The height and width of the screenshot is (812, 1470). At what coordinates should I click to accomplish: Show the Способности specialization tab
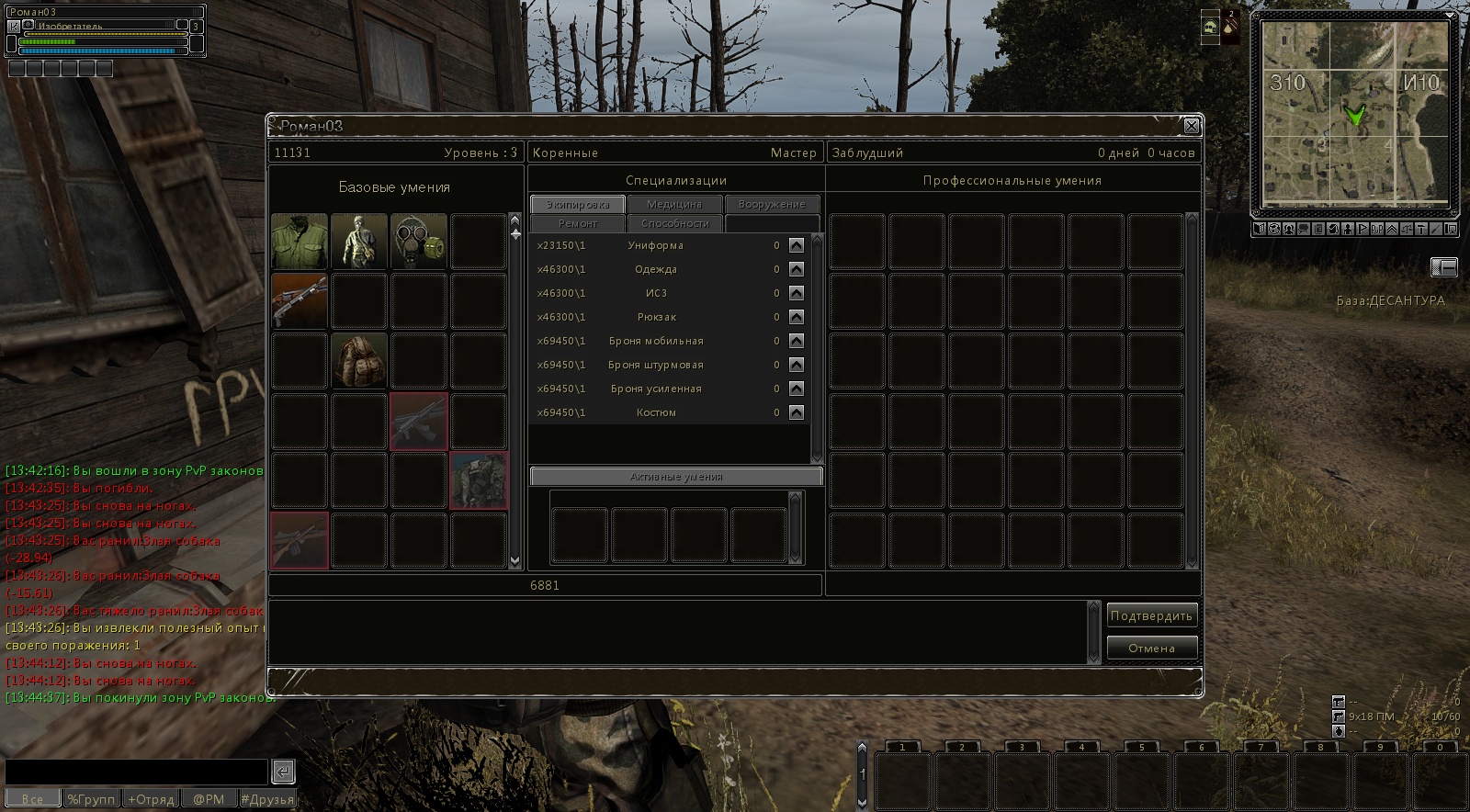(675, 223)
